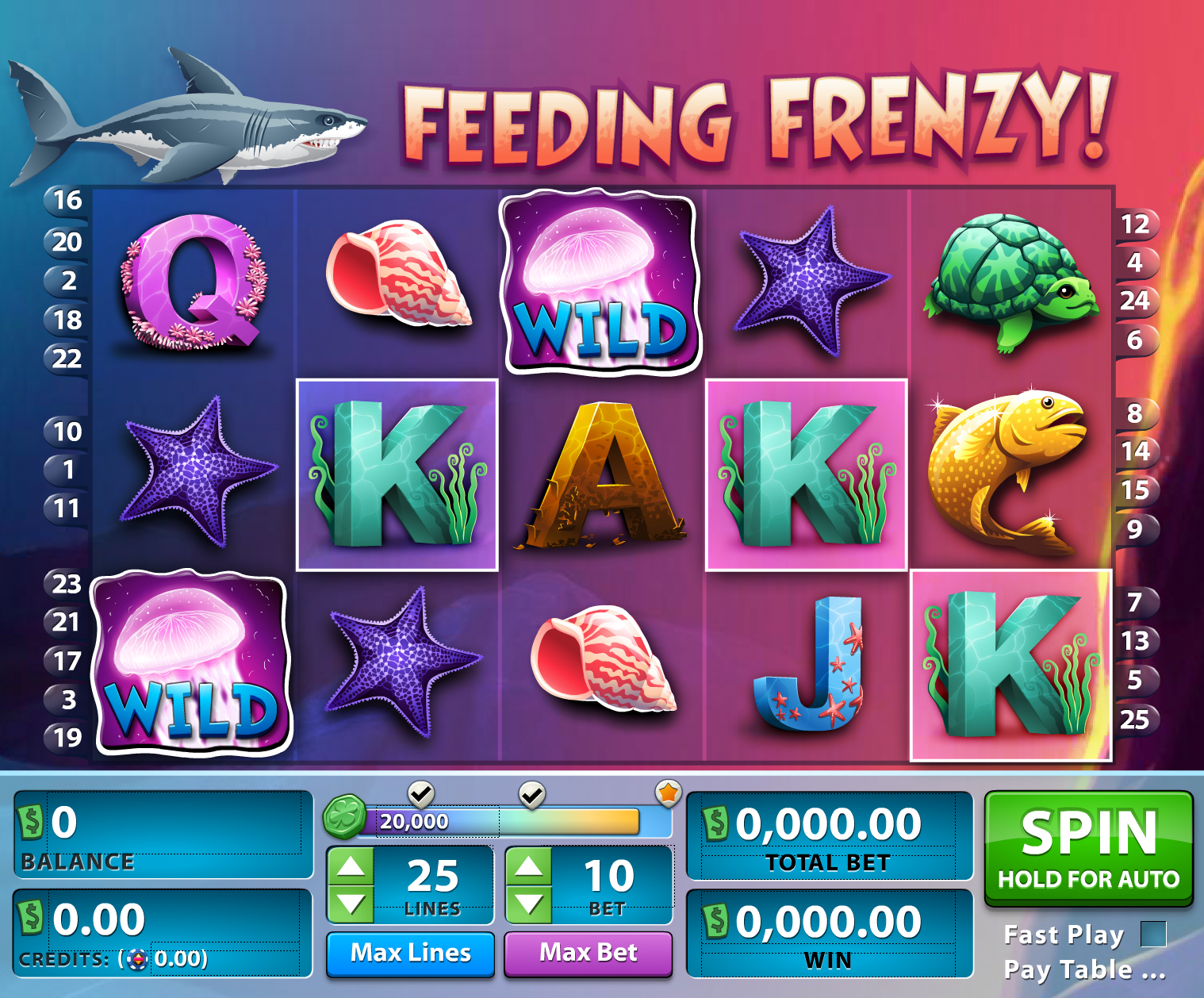Select payline number 16 marker
Viewport: 1204px width, 998px height.
[67, 201]
